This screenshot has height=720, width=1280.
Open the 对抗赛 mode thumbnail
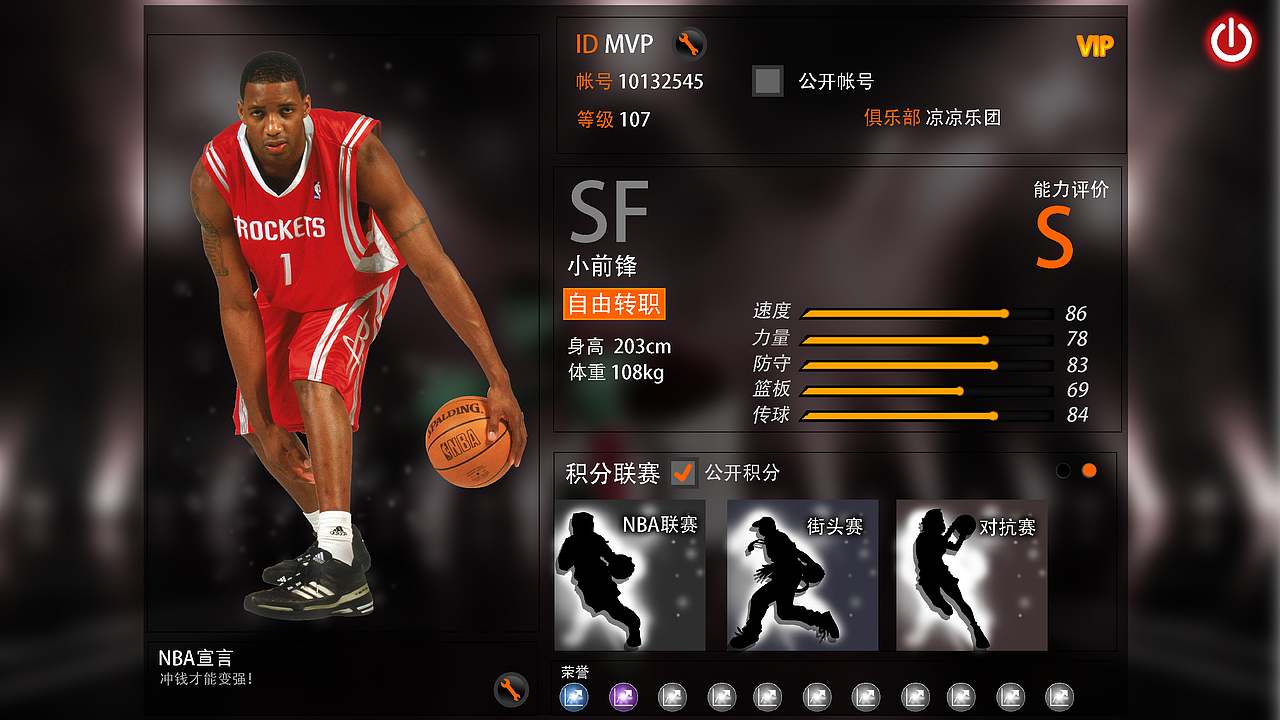(x=970, y=576)
